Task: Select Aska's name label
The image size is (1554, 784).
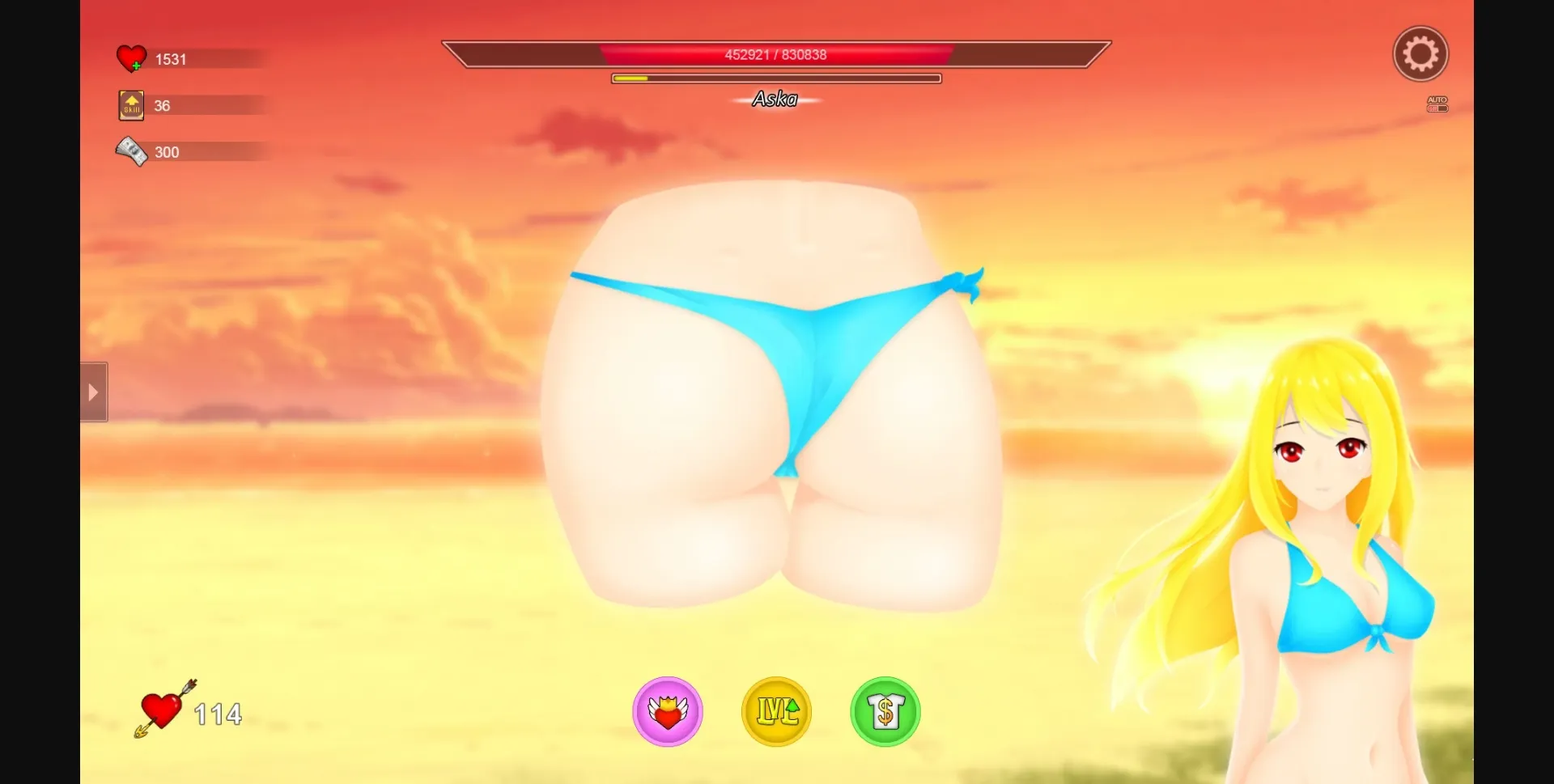Action: [776, 99]
